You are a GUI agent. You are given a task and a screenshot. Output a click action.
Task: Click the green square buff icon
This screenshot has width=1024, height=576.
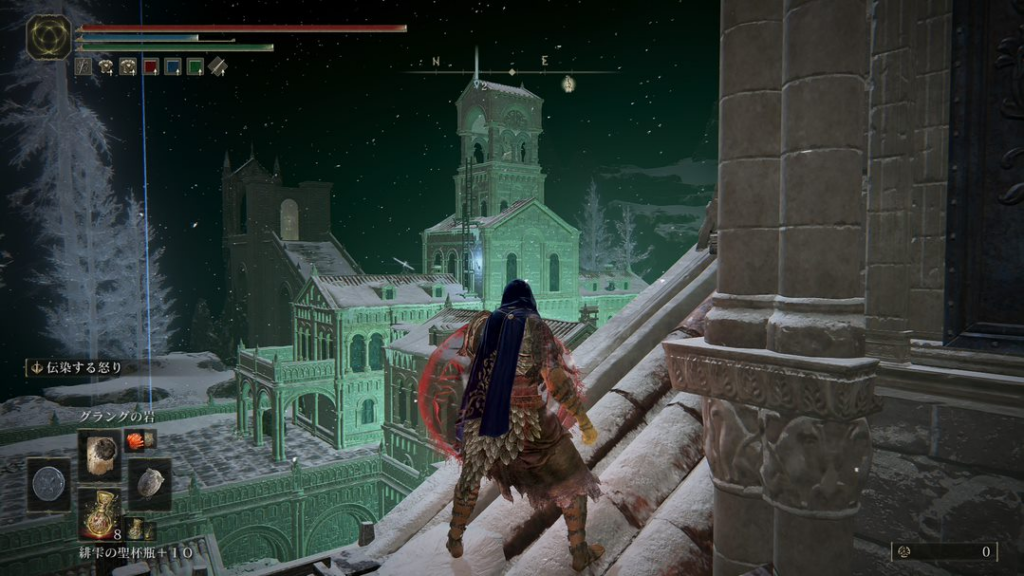click(195, 67)
